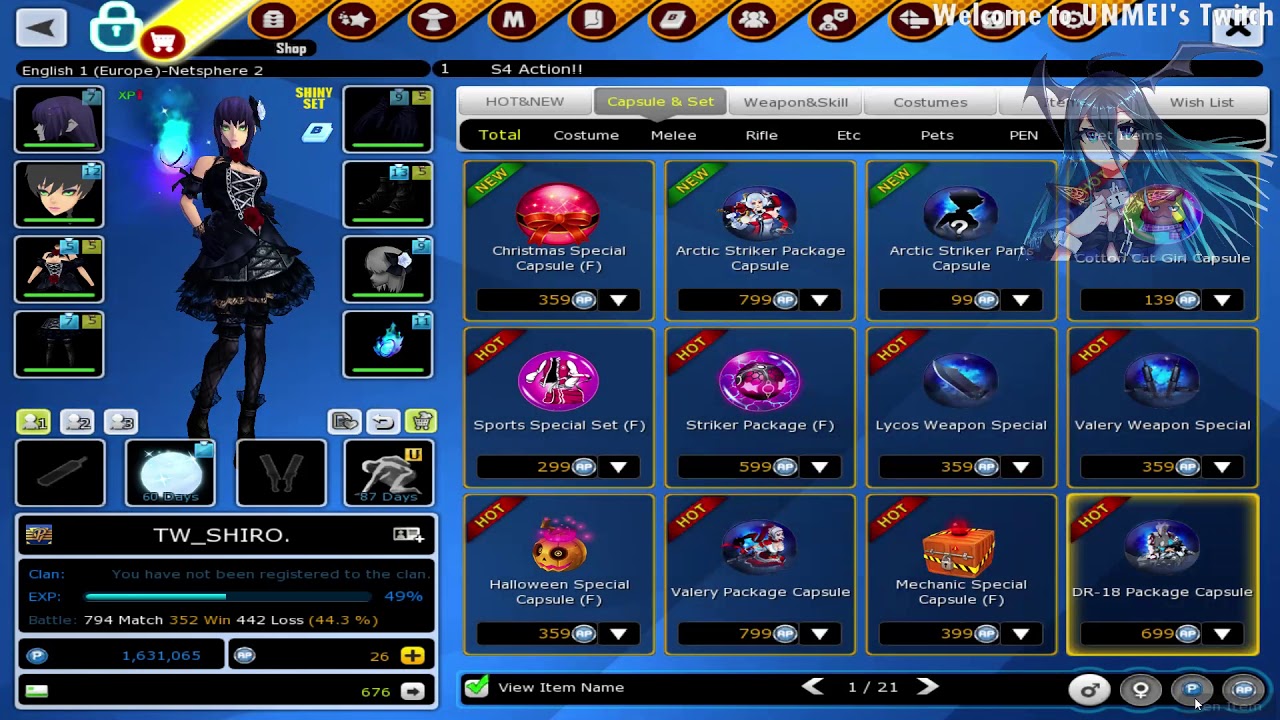Switch to character preset slot 2
The height and width of the screenshot is (720, 1280).
tap(78, 422)
